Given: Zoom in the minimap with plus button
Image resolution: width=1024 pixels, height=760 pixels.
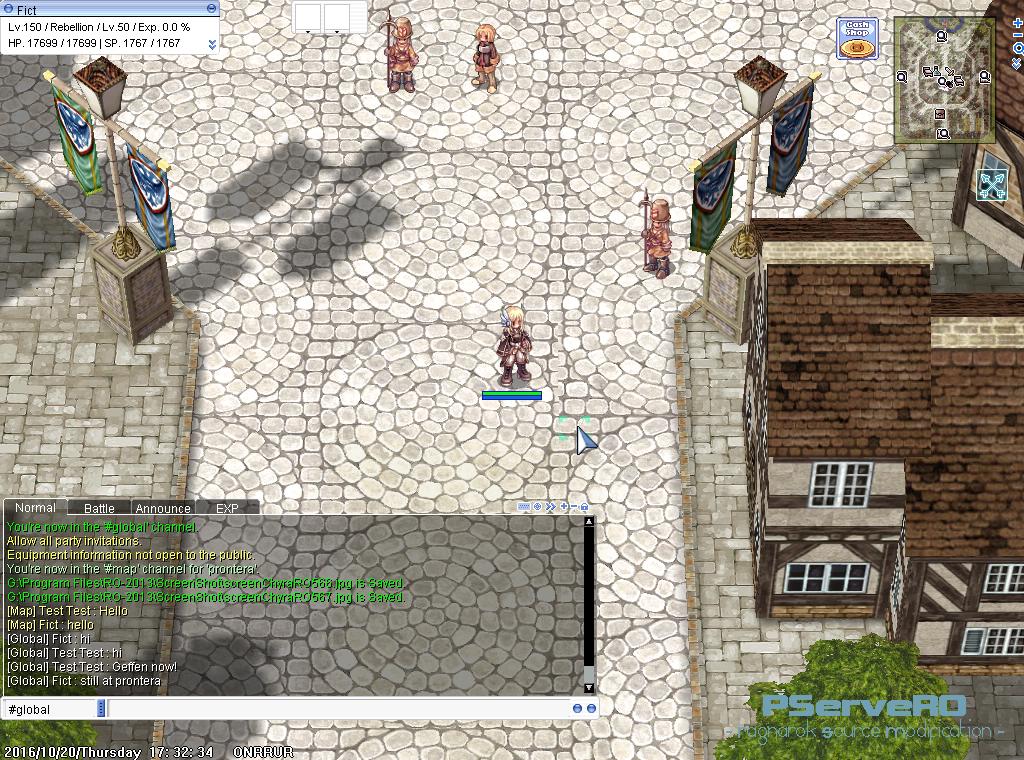Looking at the screenshot, I should click(1018, 22).
